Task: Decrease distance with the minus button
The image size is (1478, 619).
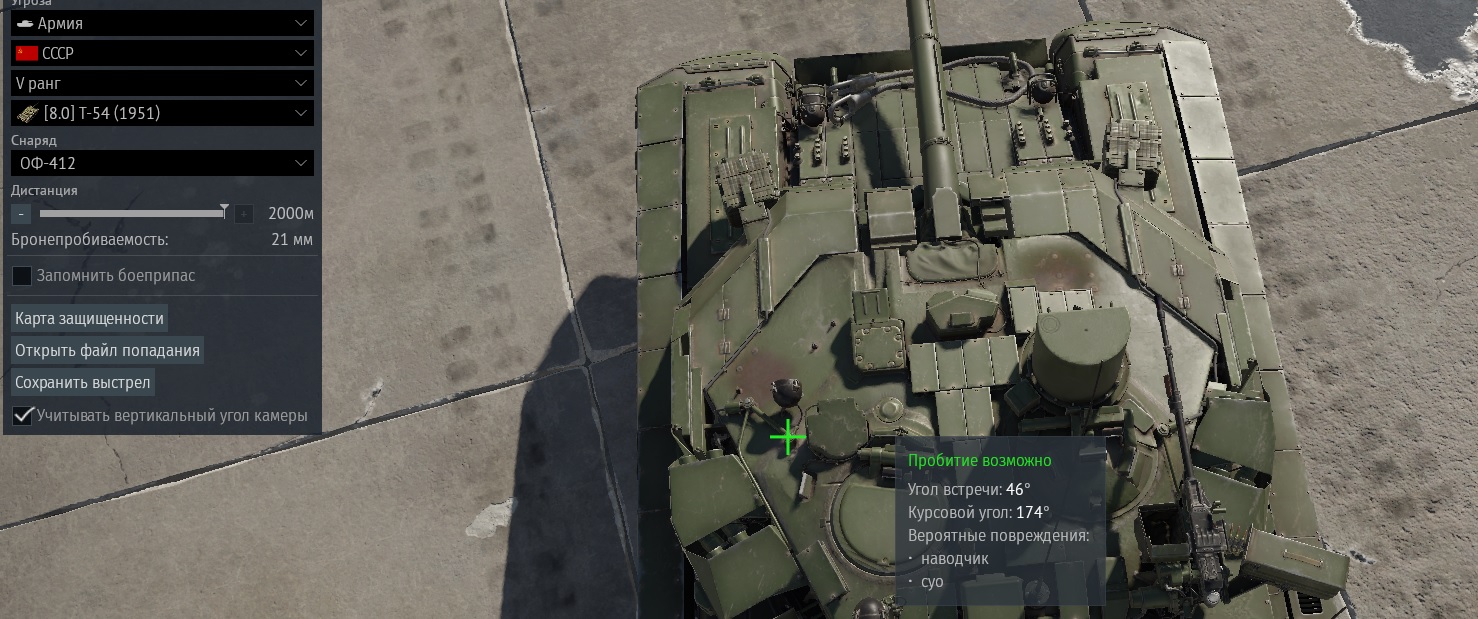Action: coord(21,214)
